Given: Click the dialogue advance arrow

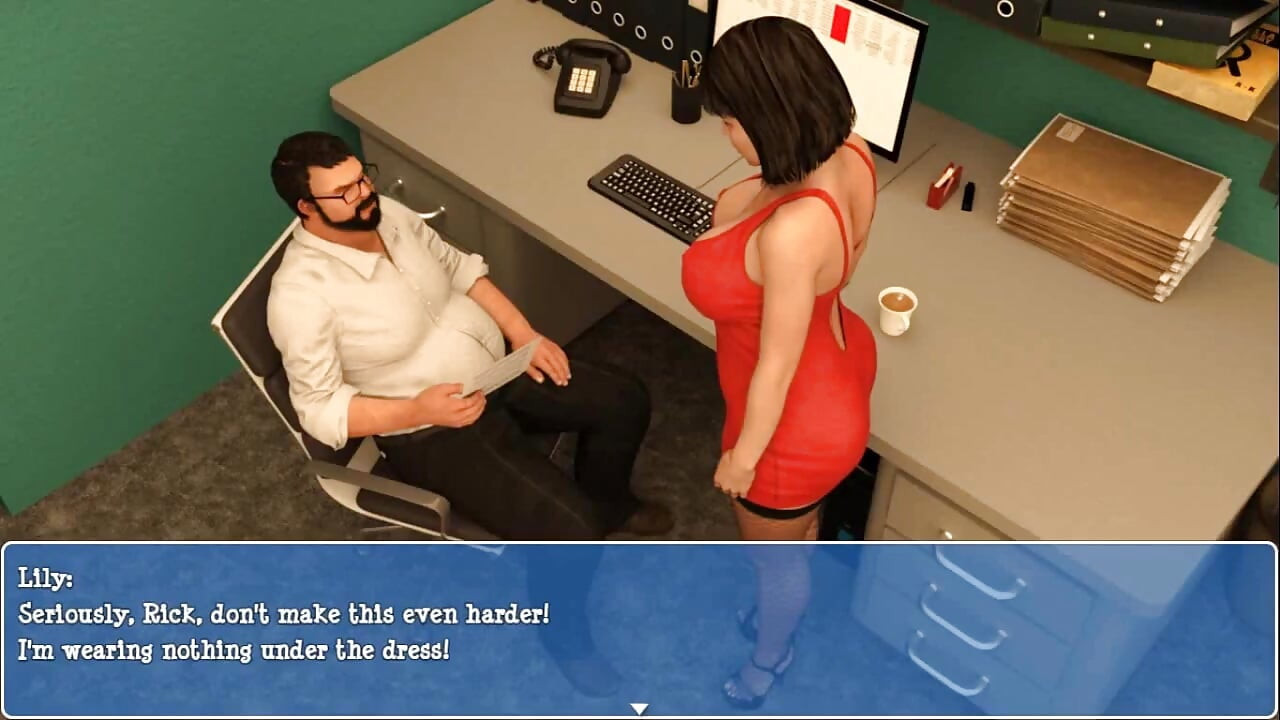Looking at the screenshot, I should tap(639, 705).
